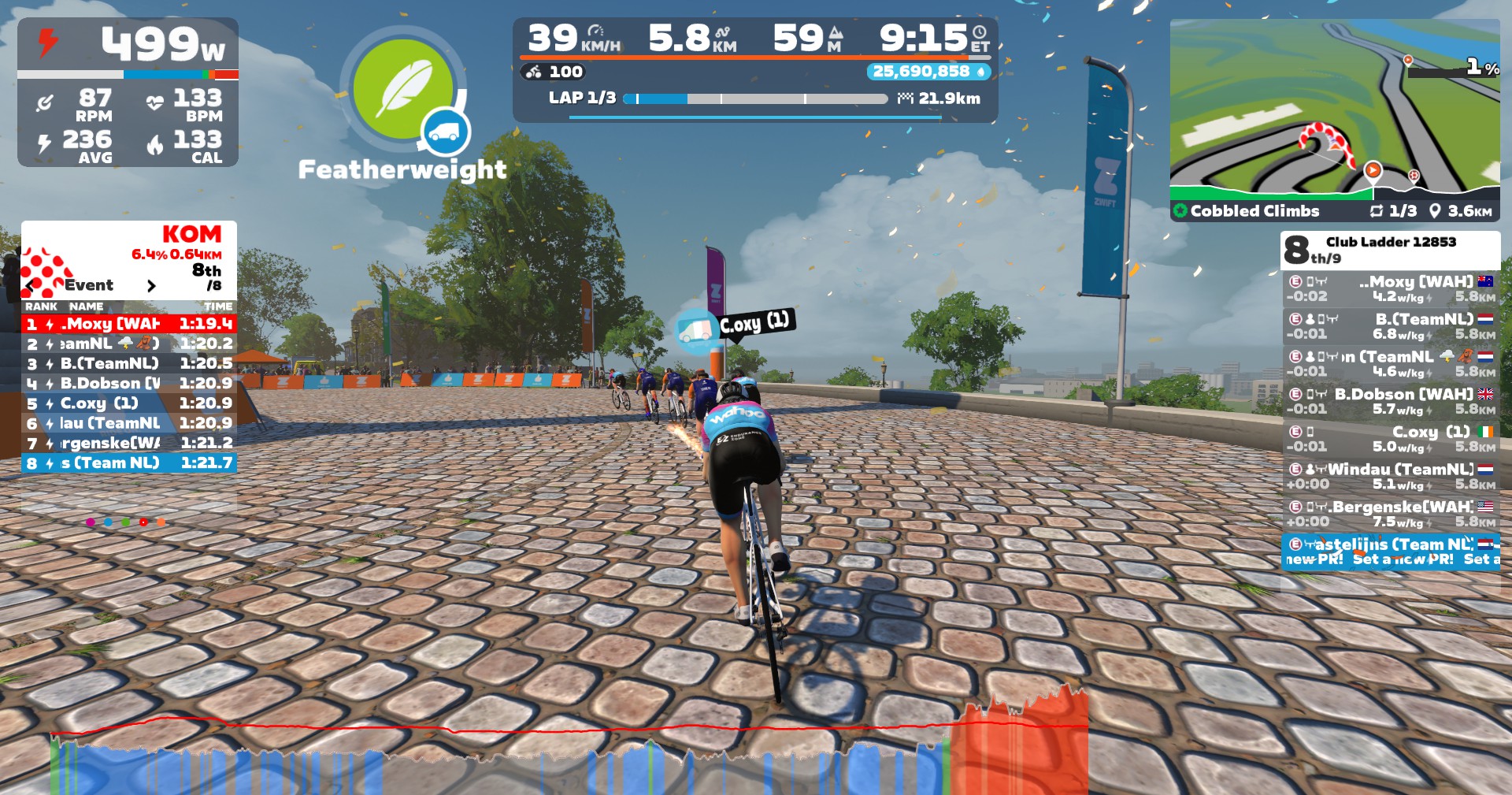
Task: Click the LAP 1/3 progress bar
Action: 754,99
